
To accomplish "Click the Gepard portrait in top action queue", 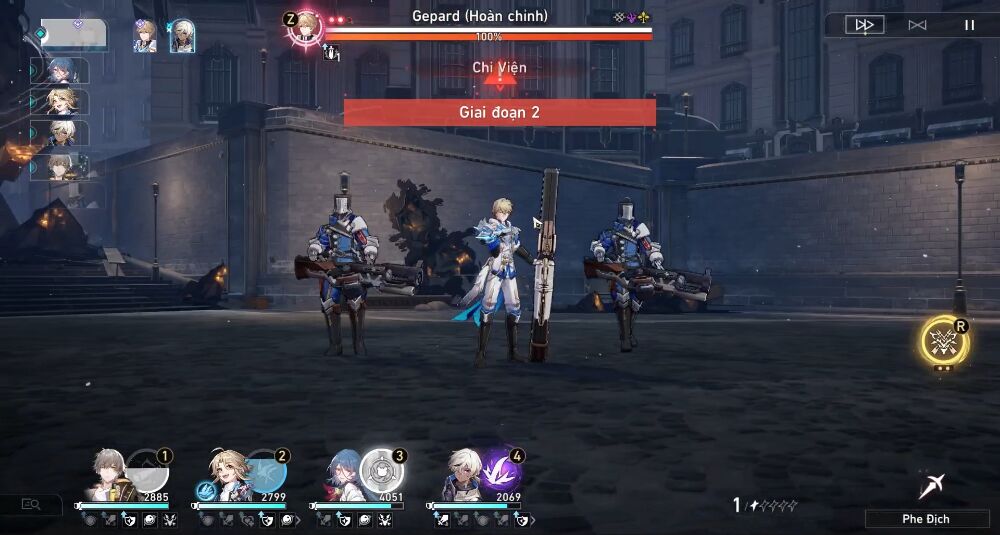I will point(146,35).
